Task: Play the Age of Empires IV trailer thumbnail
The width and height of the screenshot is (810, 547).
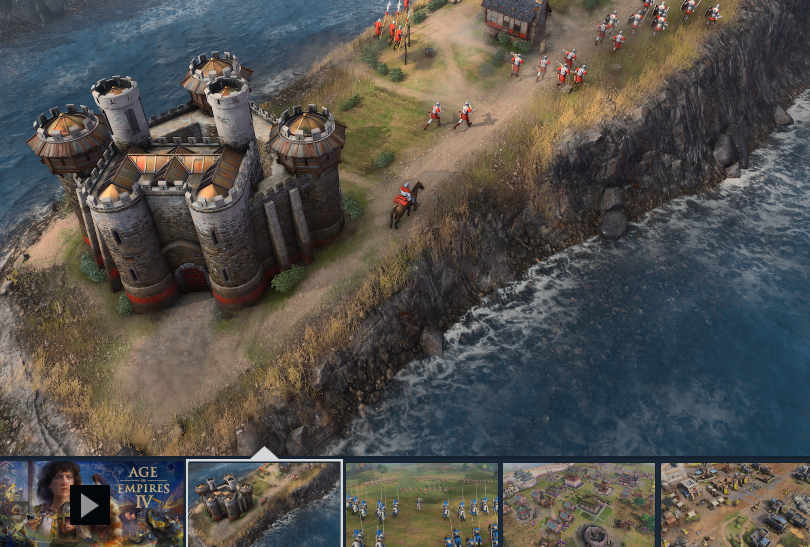Action: click(90, 505)
